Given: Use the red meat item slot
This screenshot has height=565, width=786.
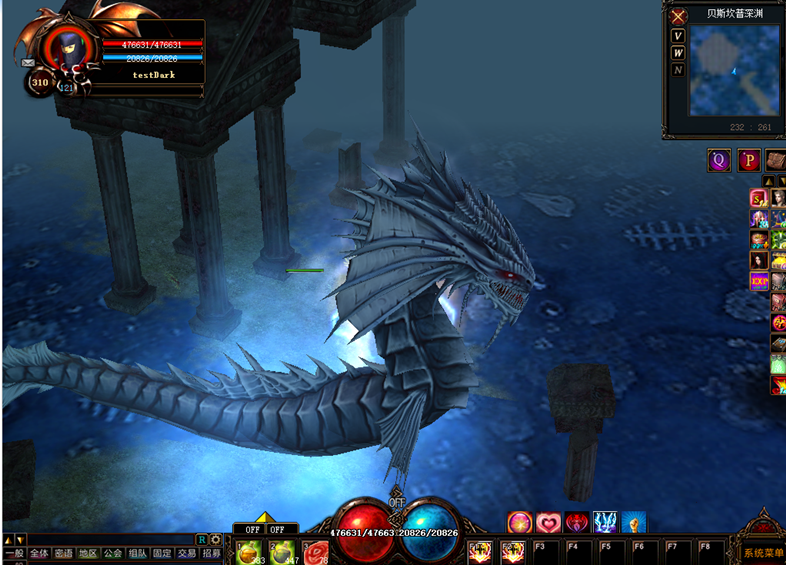Looking at the screenshot, I should pos(317,551).
